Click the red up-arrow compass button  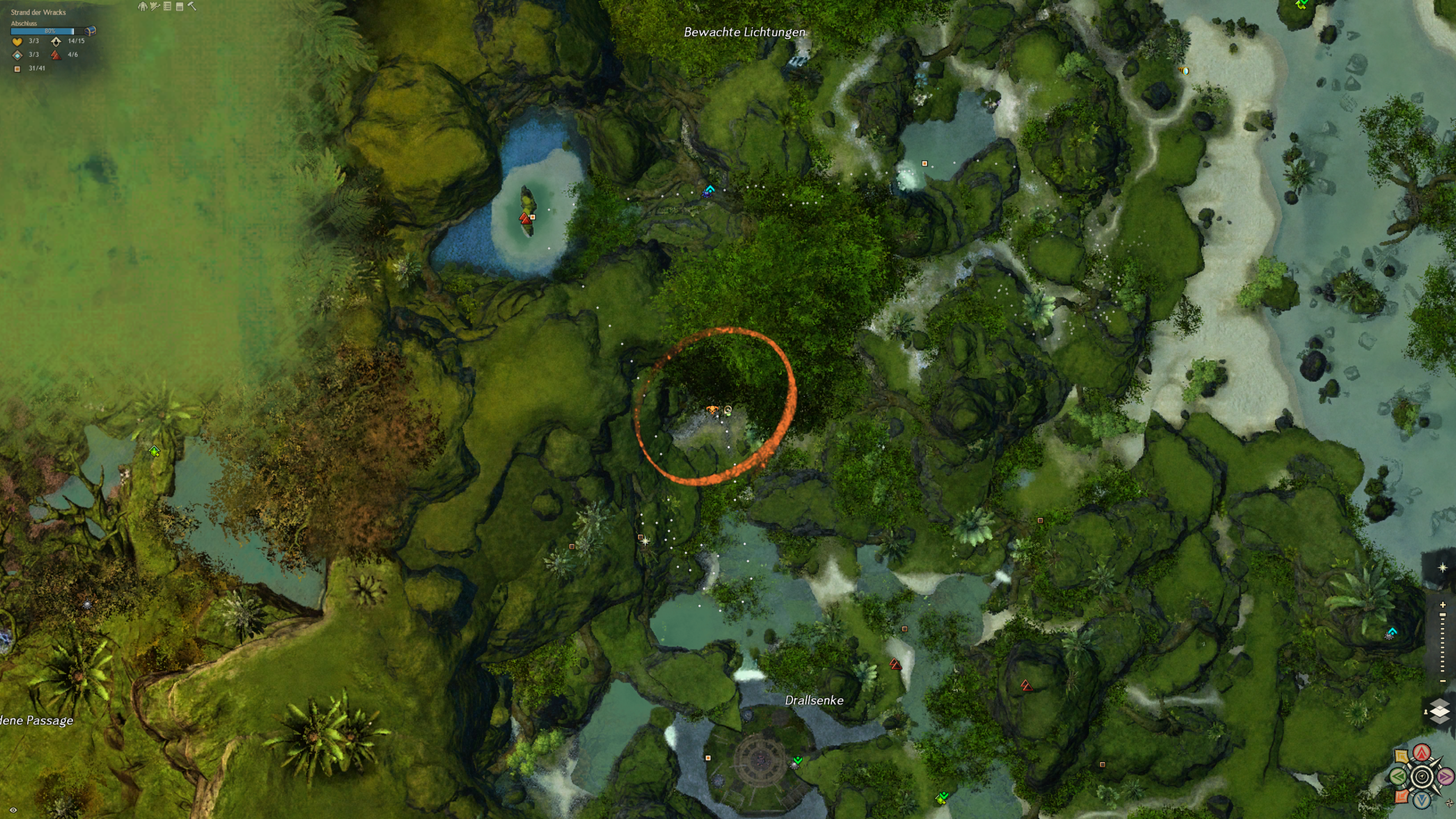pyautogui.click(x=1422, y=753)
